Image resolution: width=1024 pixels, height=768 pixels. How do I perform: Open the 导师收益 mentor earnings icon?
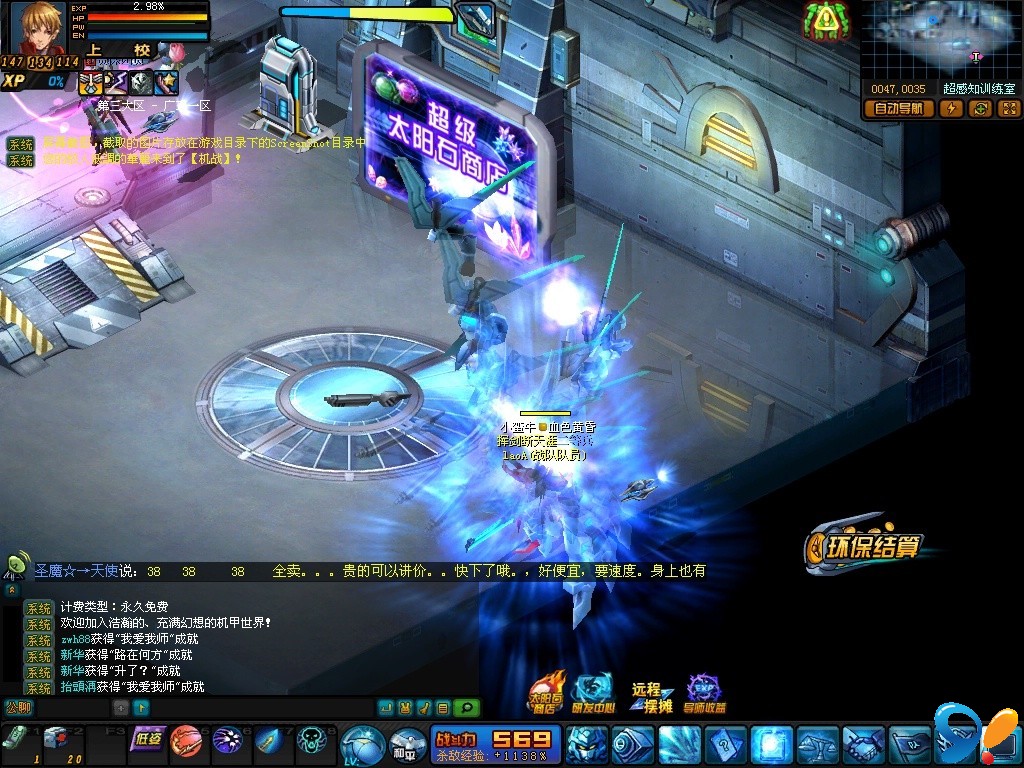[x=705, y=693]
